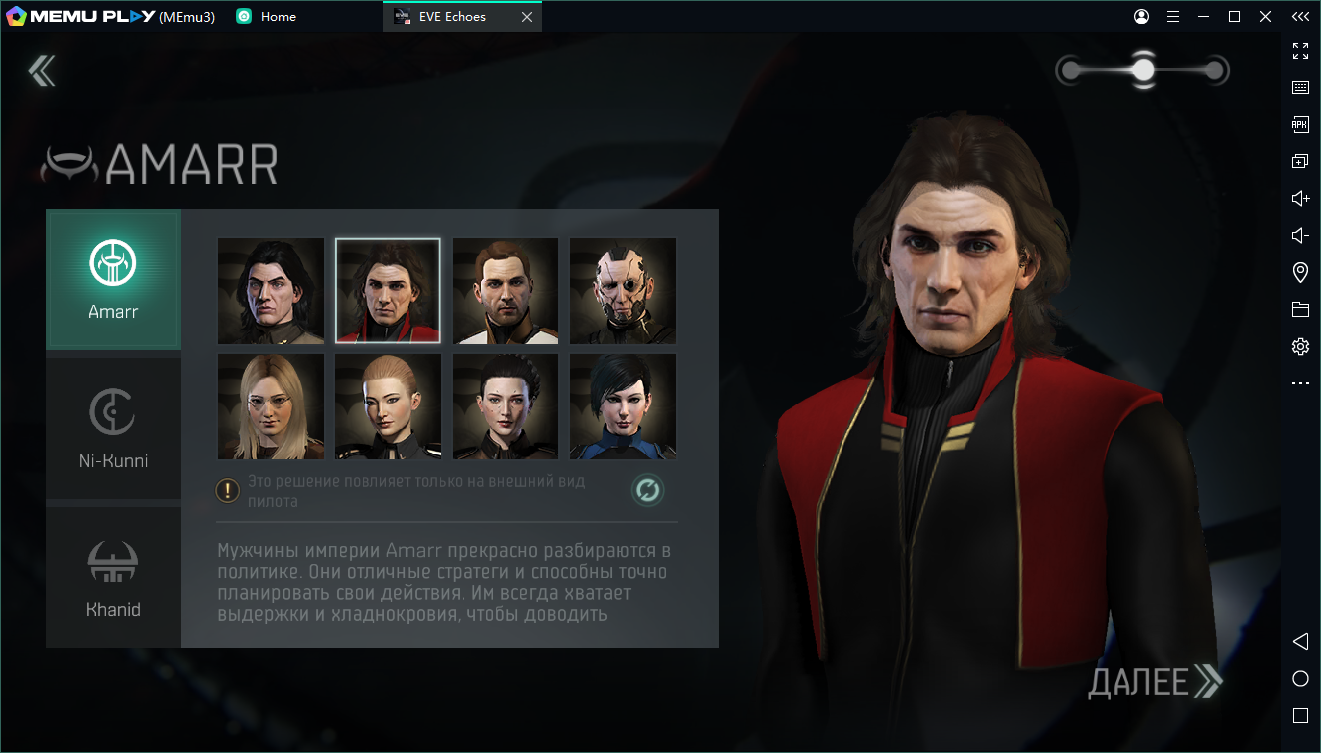Select the red-collared male portrait
The height and width of the screenshot is (753, 1321).
pos(388,290)
